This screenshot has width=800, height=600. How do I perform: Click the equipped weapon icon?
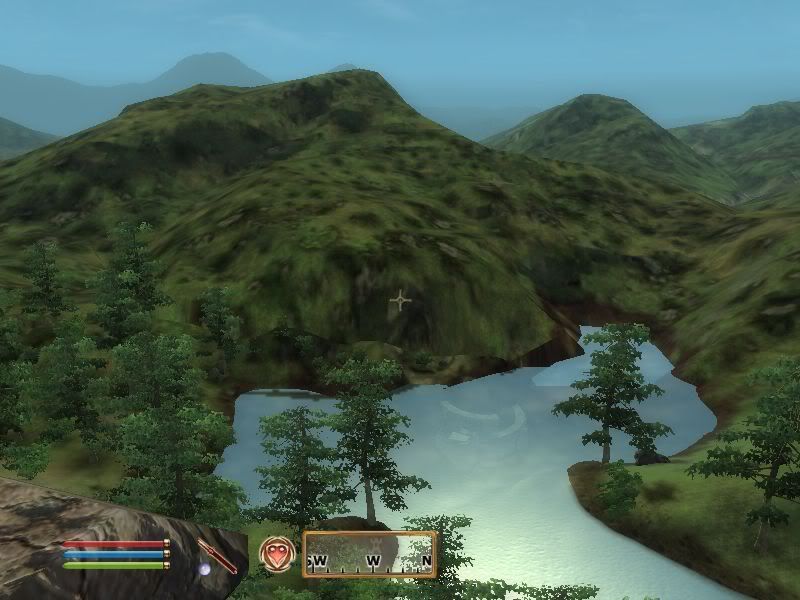point(216,554)
